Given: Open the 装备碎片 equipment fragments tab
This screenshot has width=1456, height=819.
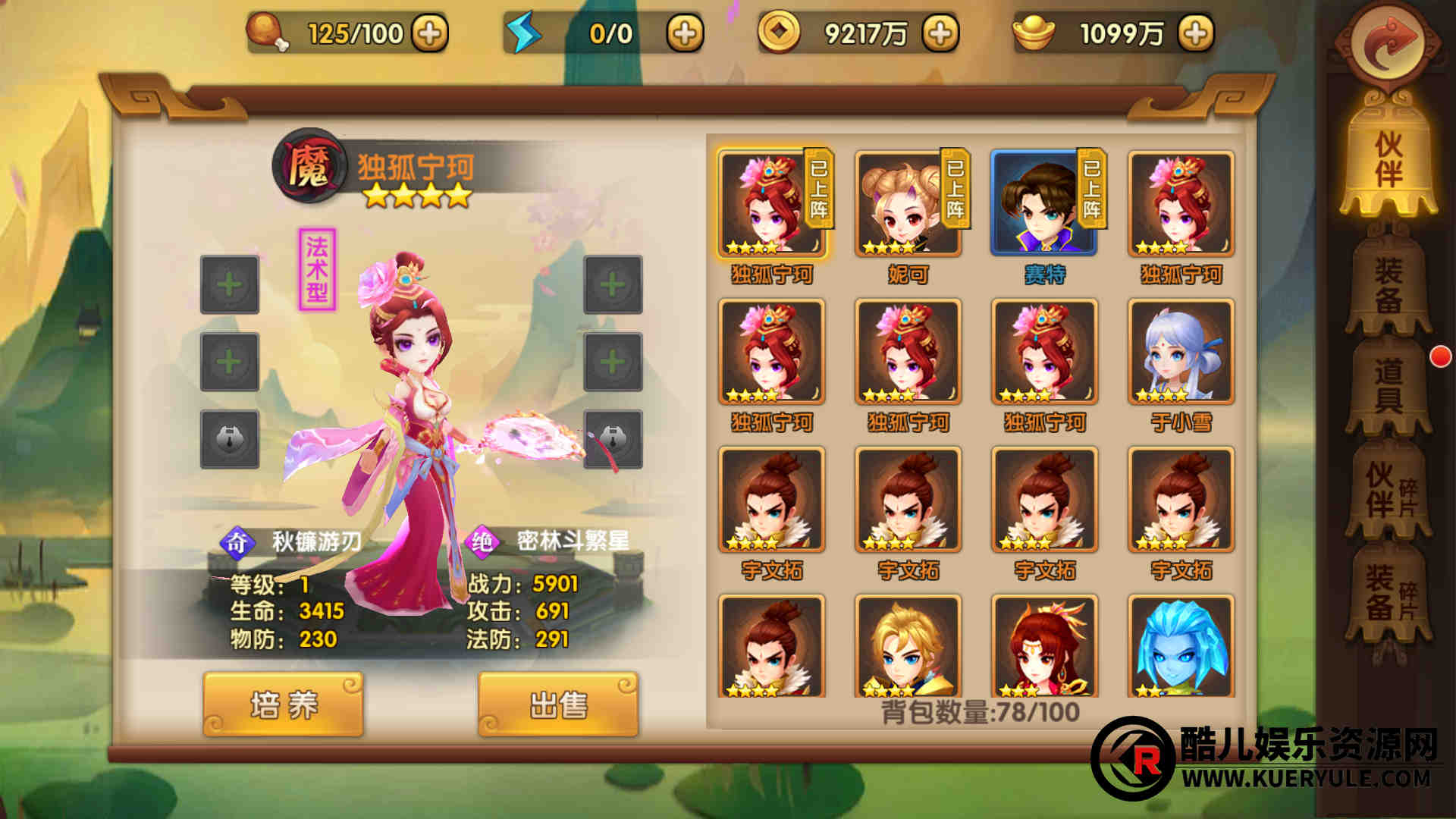Looking at the screenshot, I should click(1390, 593).
